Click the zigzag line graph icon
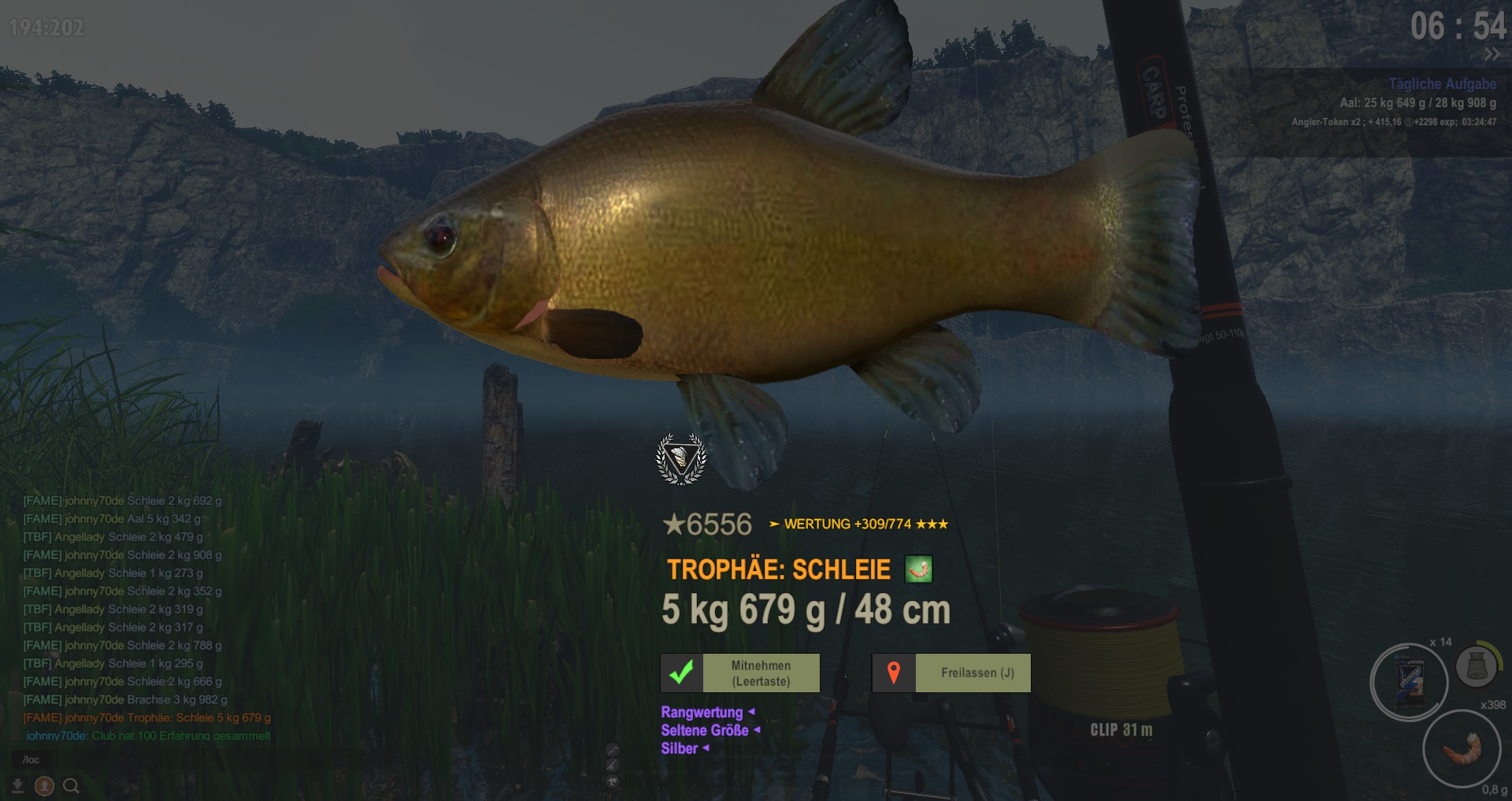The height and width of the screenshot is (801, 1512). (613, 750)
